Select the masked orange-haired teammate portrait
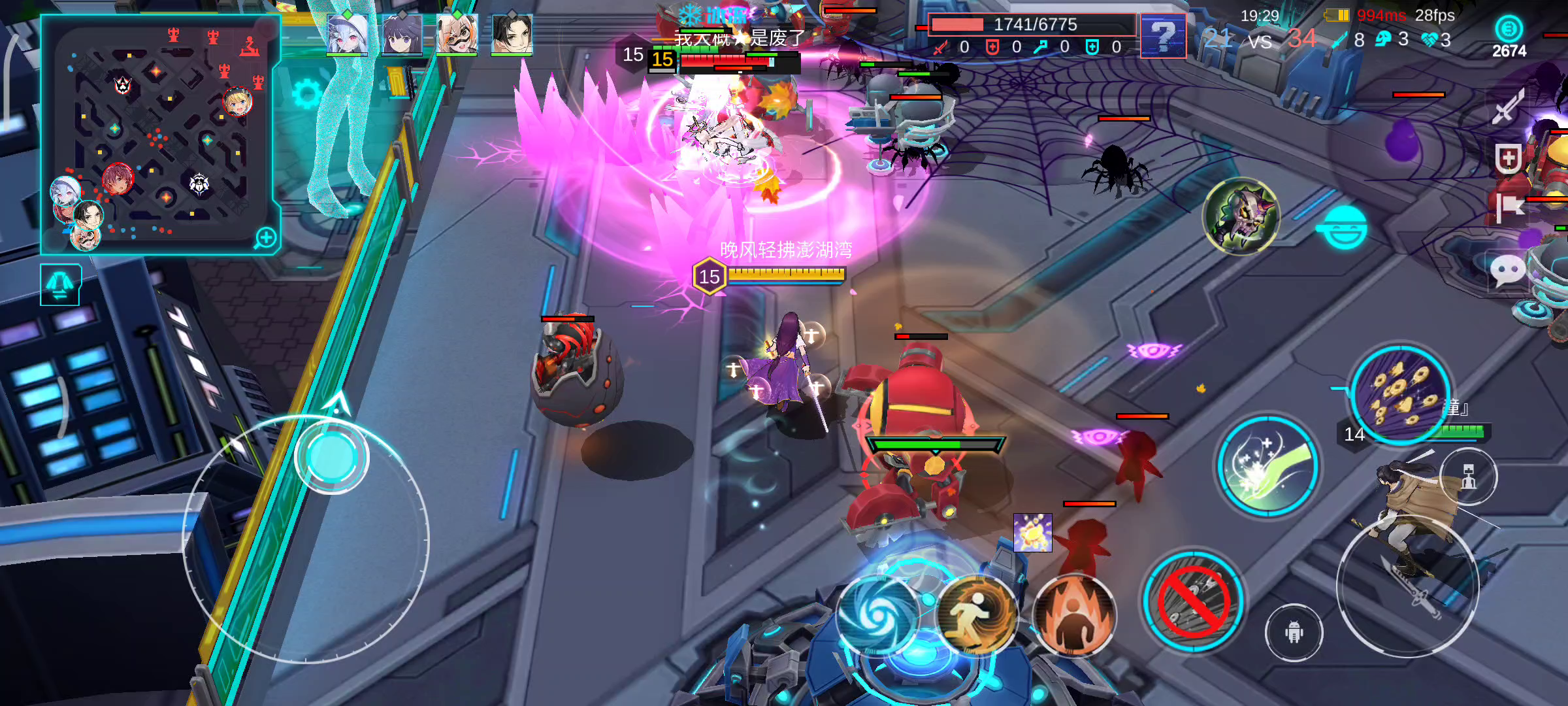The width and height of the screenshot is (1568, 706). [x=457, y=33]
